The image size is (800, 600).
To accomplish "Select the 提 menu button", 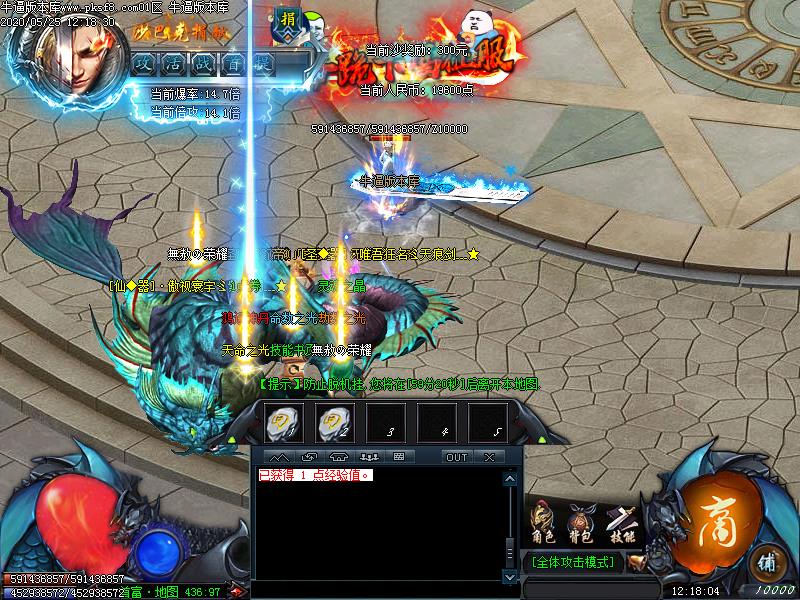I will point(263,62).
